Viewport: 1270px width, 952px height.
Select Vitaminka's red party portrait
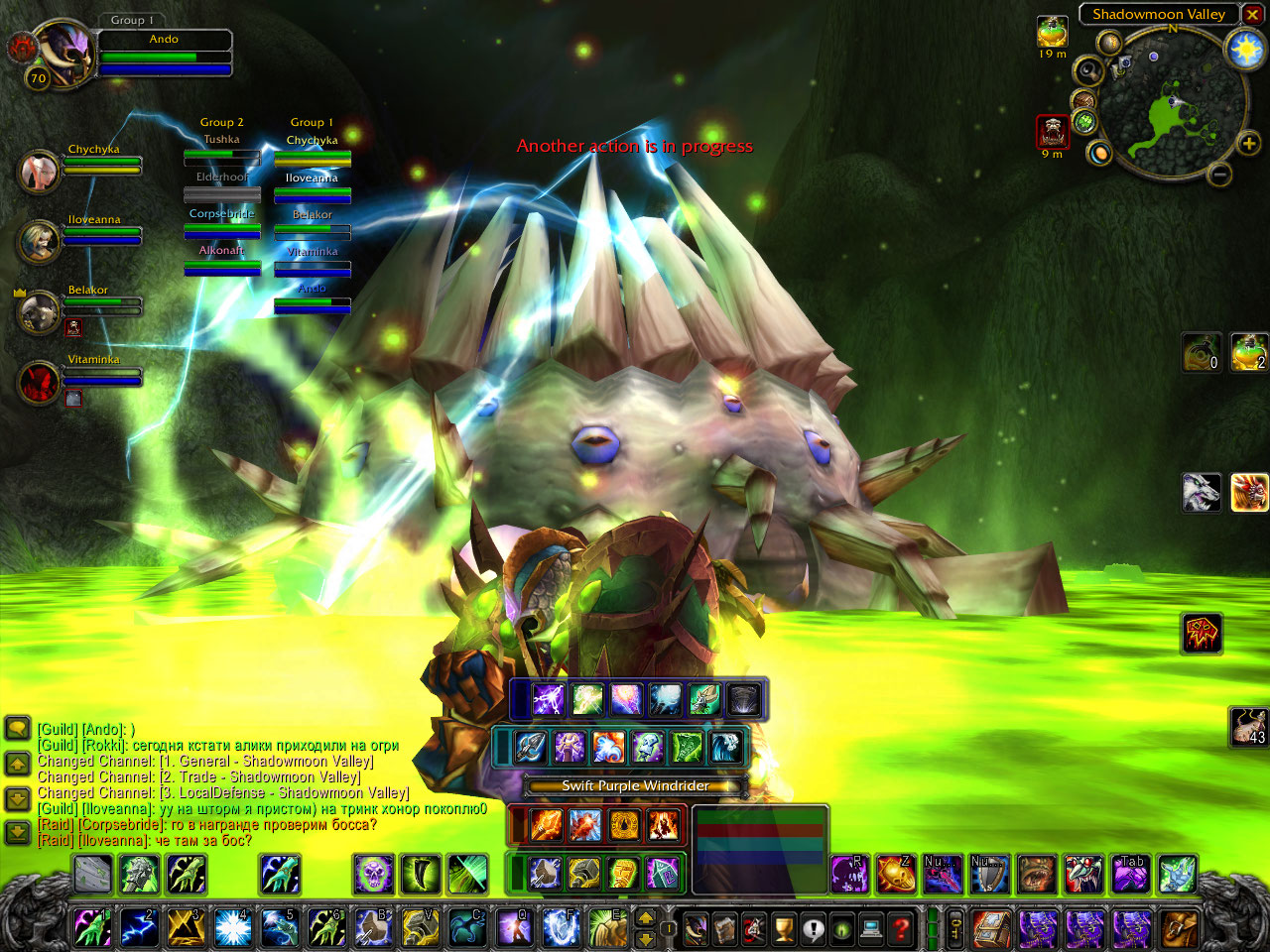[40, 382]
